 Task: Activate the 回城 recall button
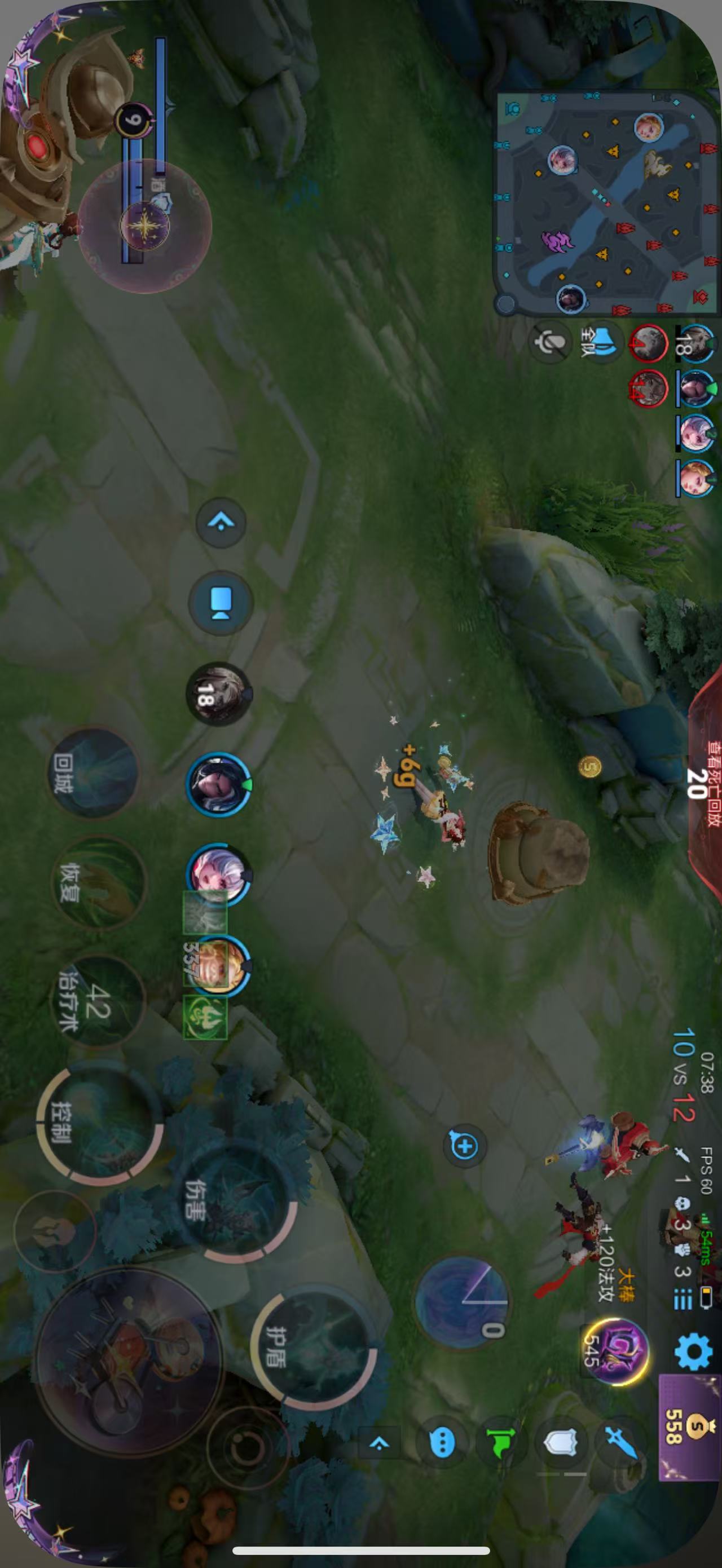click(x=93, y=772)
